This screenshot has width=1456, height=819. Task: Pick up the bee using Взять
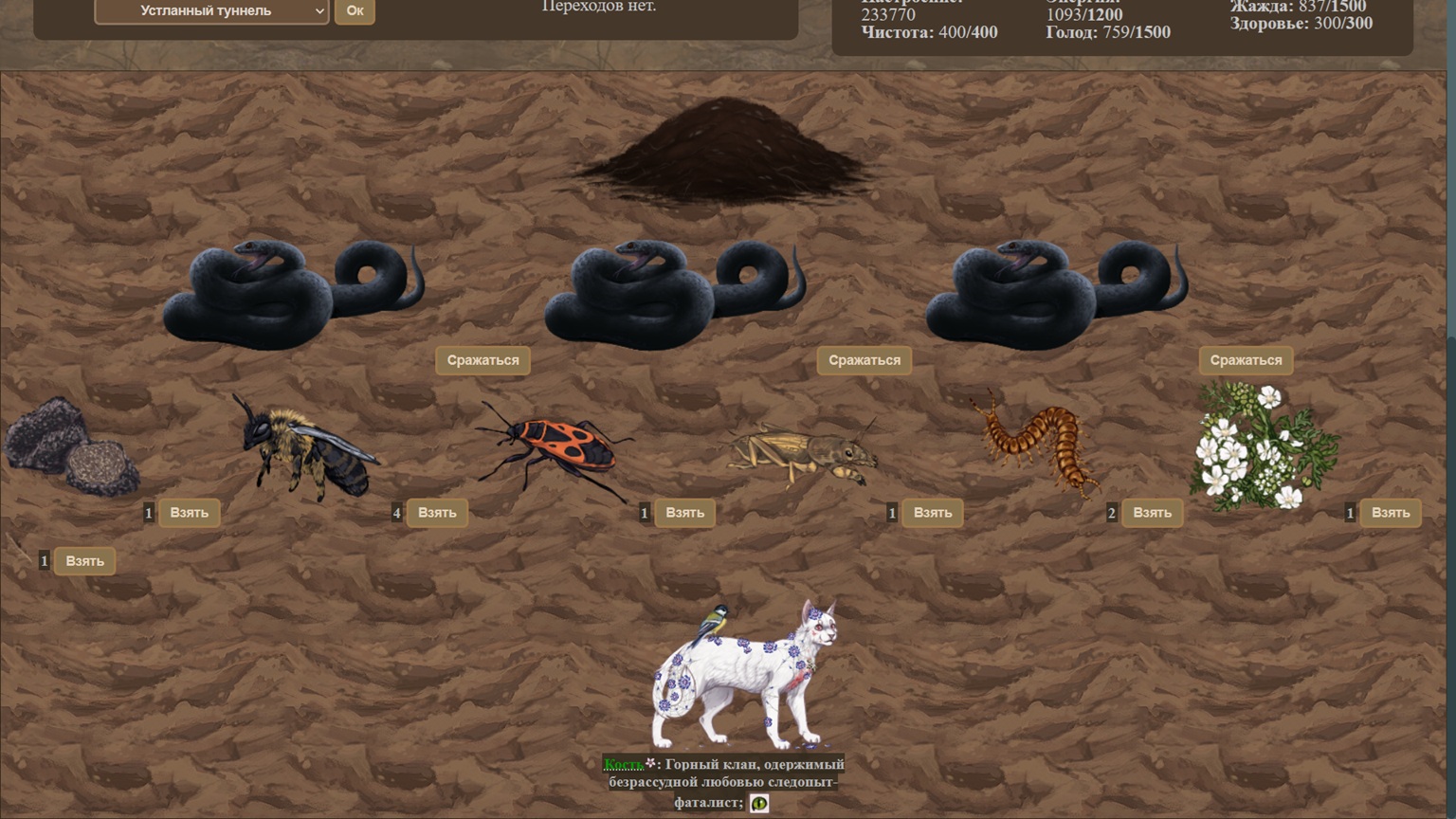[x=437, y=513]
